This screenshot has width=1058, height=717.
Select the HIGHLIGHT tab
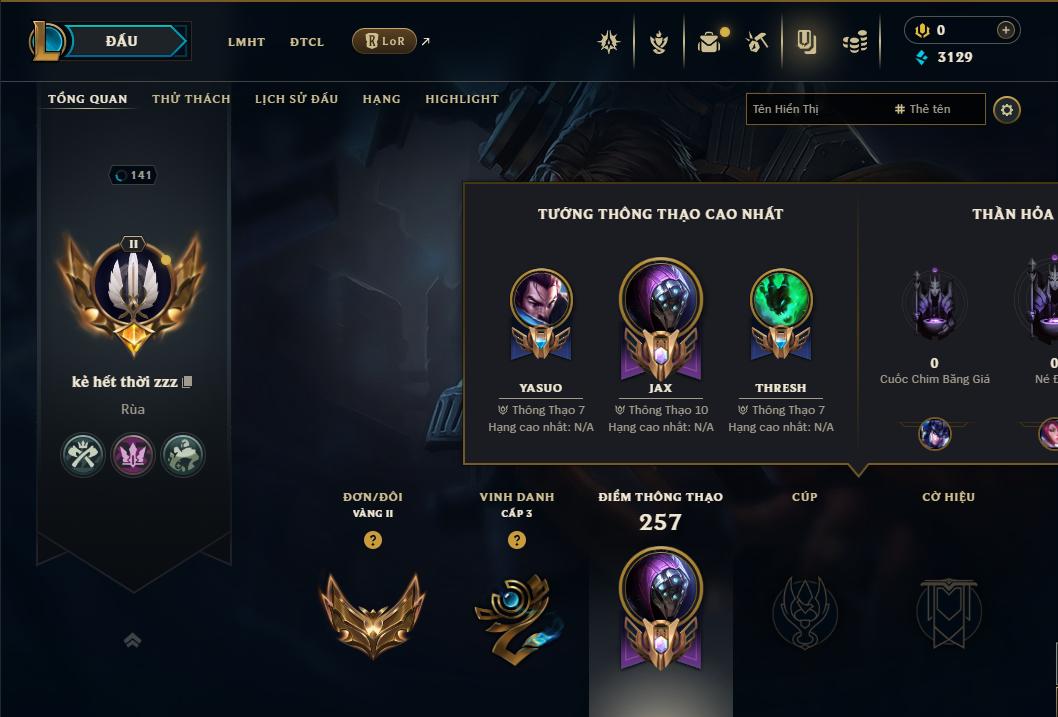pos(461,99)
